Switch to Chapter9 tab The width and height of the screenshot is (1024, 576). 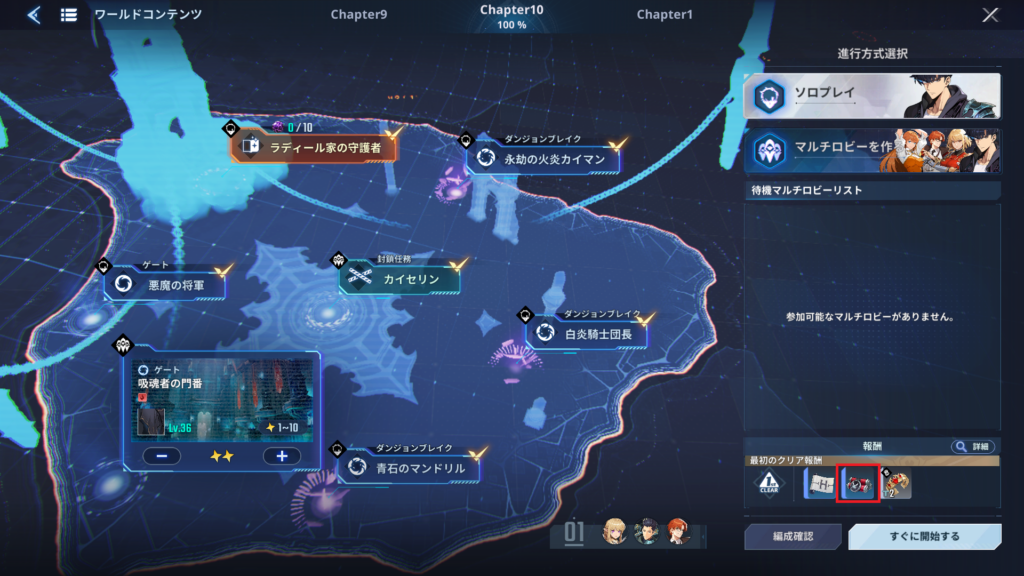pyautogui.click(x=358, y=15)
